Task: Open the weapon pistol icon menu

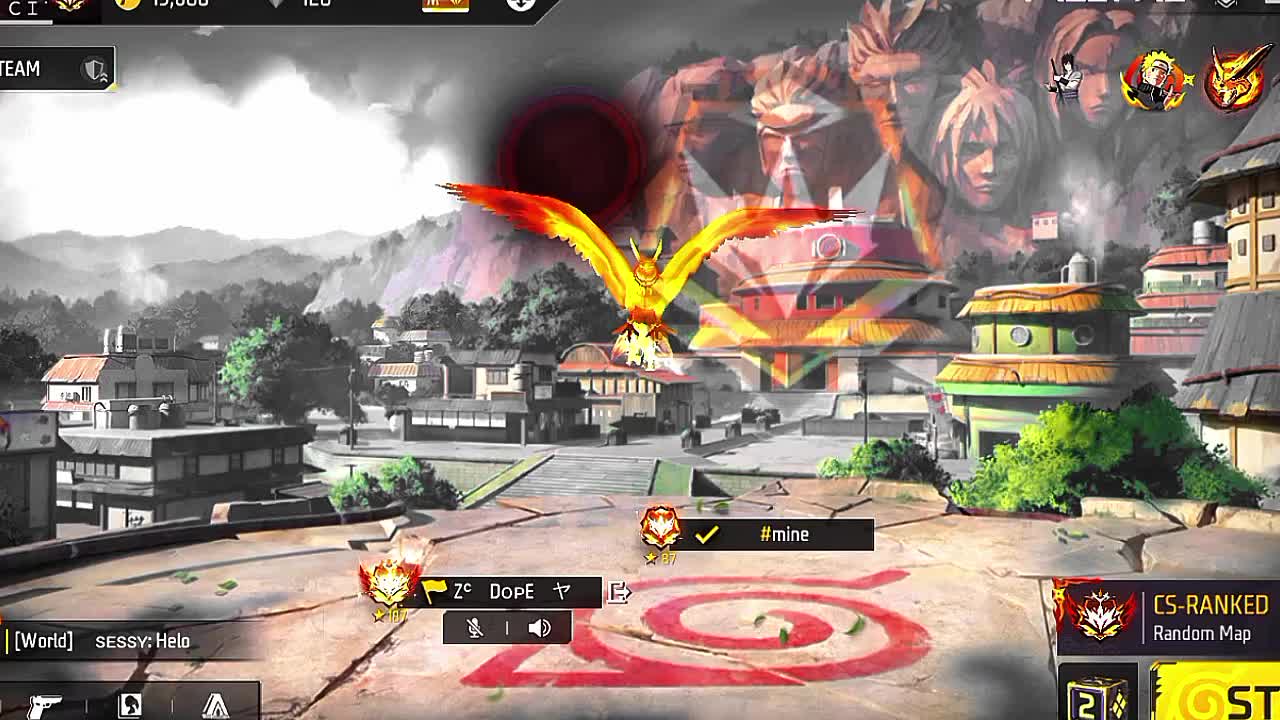Action: click(44, 705)
